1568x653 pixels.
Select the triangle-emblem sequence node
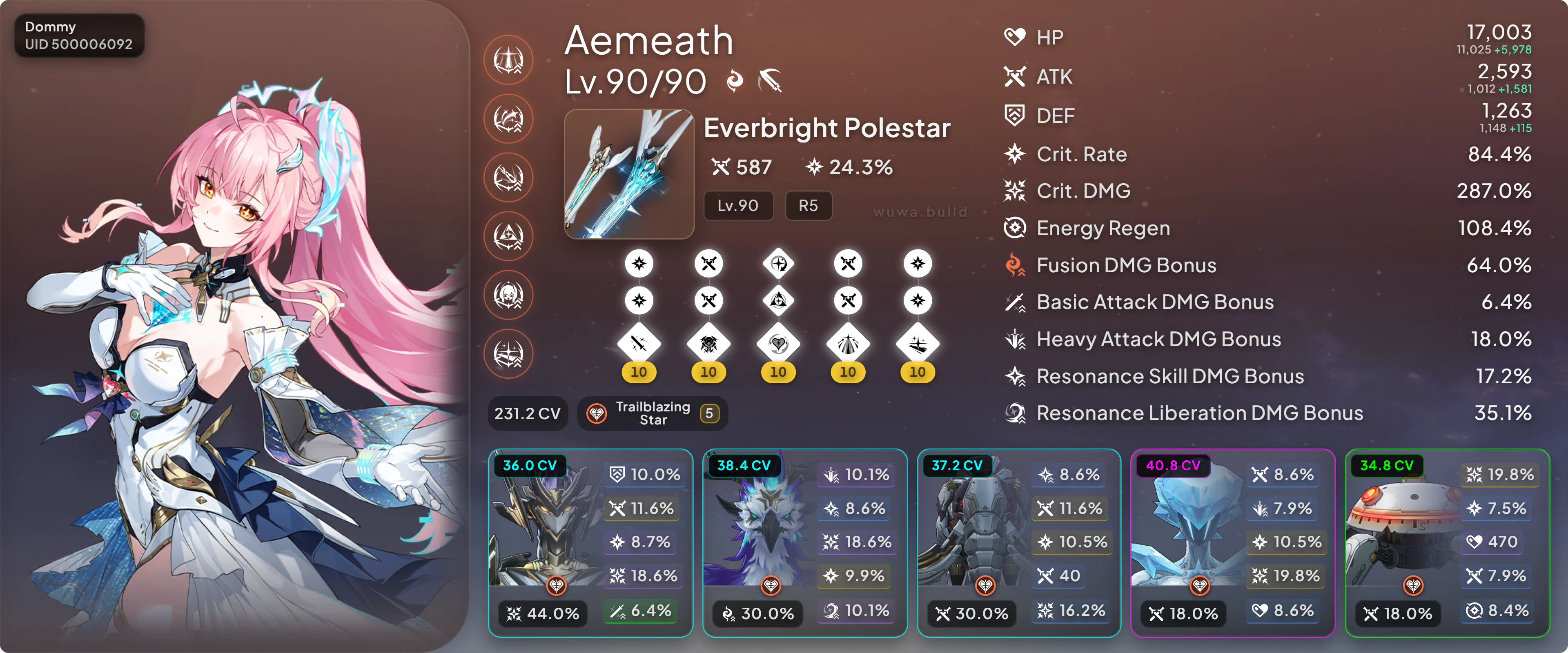point(508,236)
